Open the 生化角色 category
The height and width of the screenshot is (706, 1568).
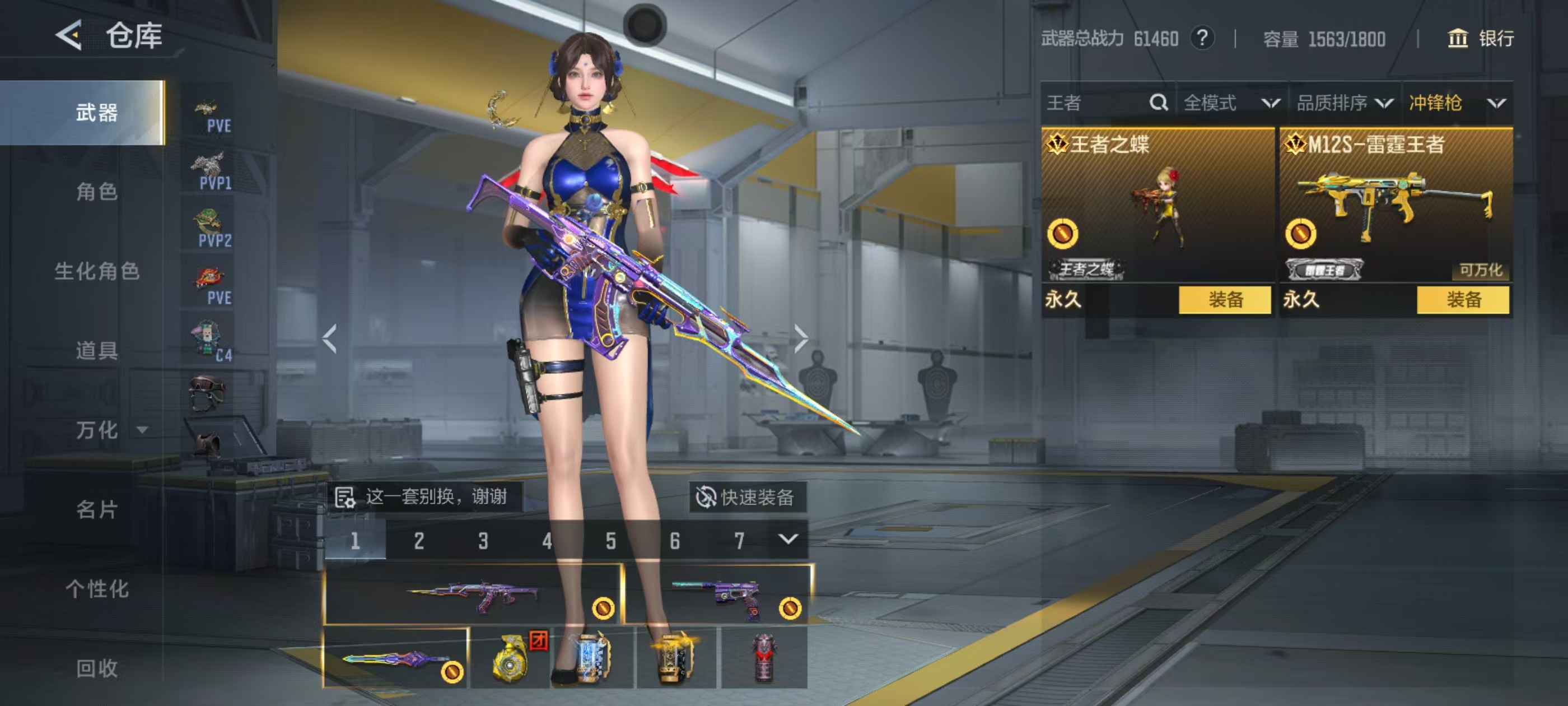point(97,271)
